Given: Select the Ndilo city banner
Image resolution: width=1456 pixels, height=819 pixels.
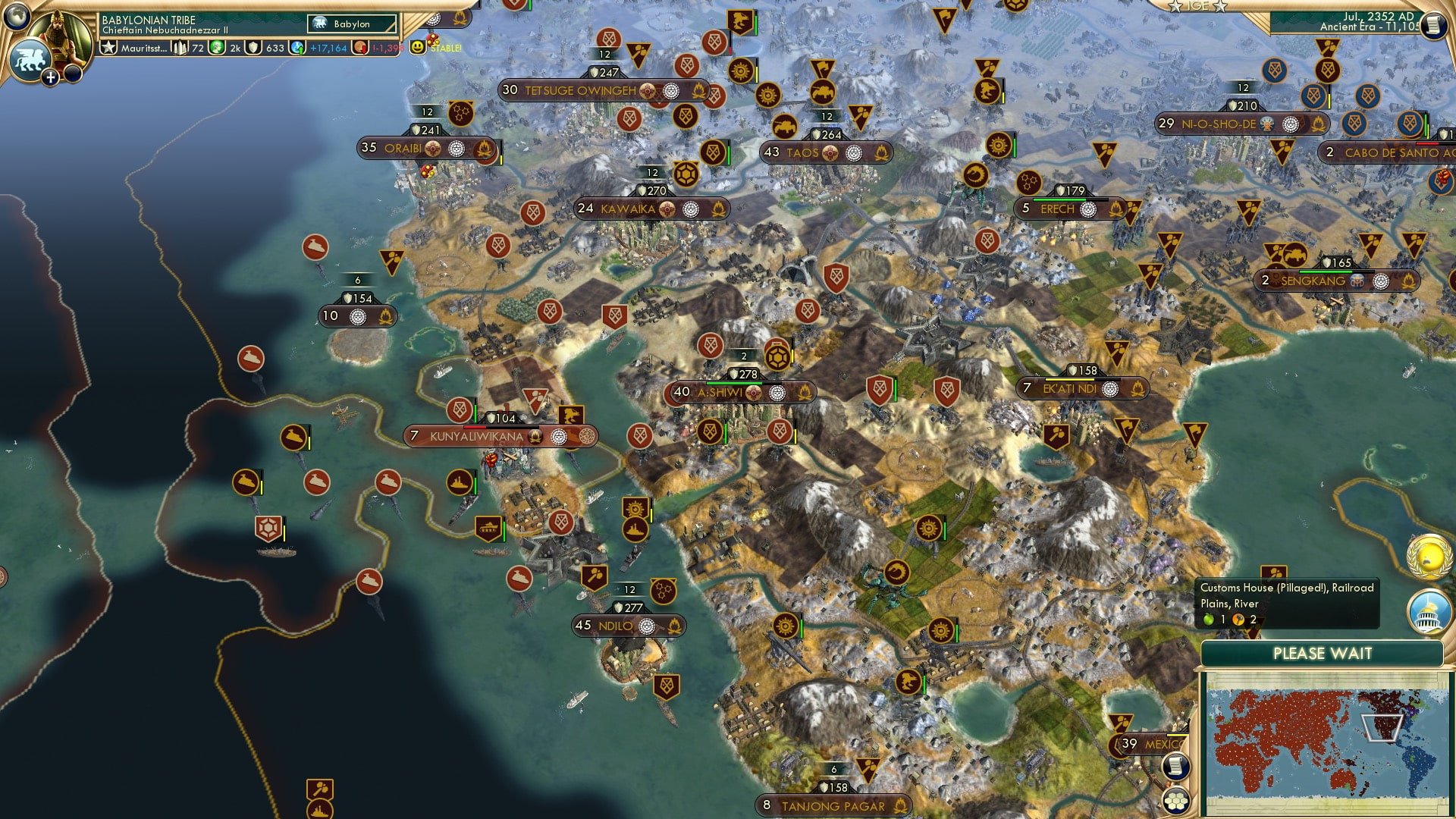Looking at the screenshot, I should click(x=615, y=626).
